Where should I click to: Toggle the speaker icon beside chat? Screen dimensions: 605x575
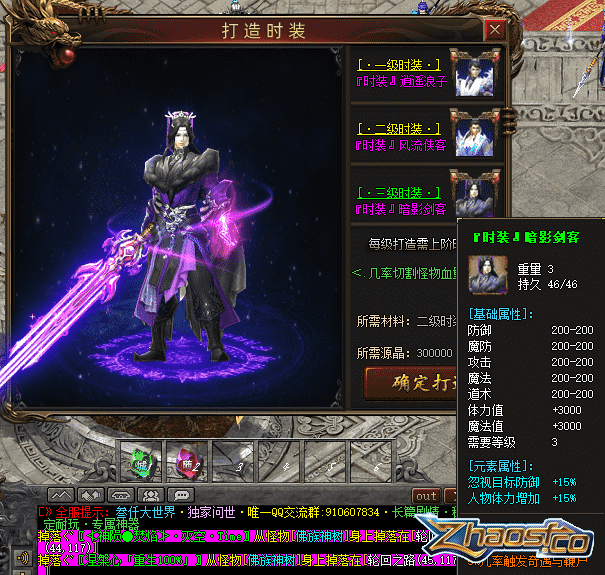[x=24, y=557]
